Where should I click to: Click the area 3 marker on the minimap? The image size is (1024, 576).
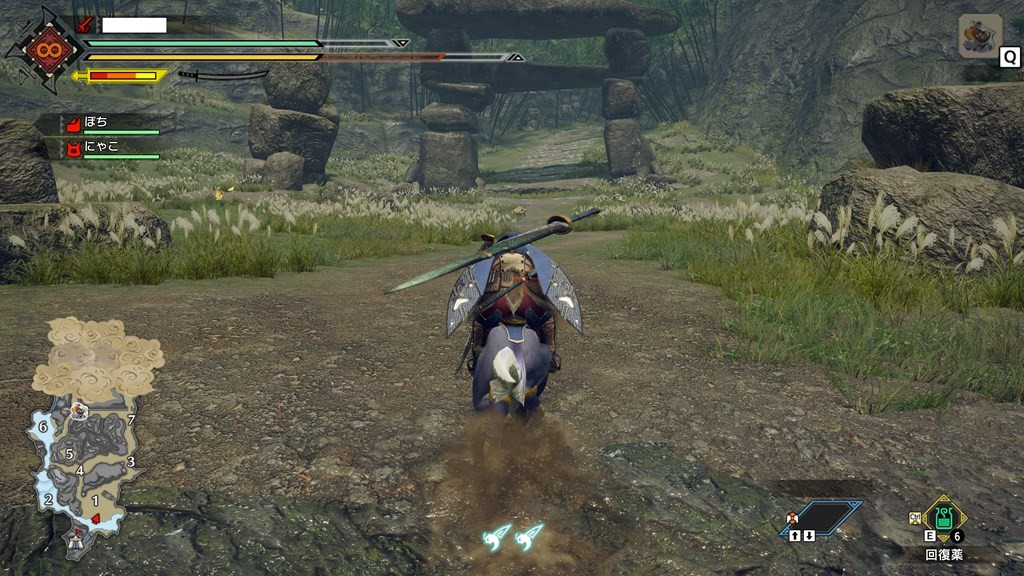tap(131, 461)
